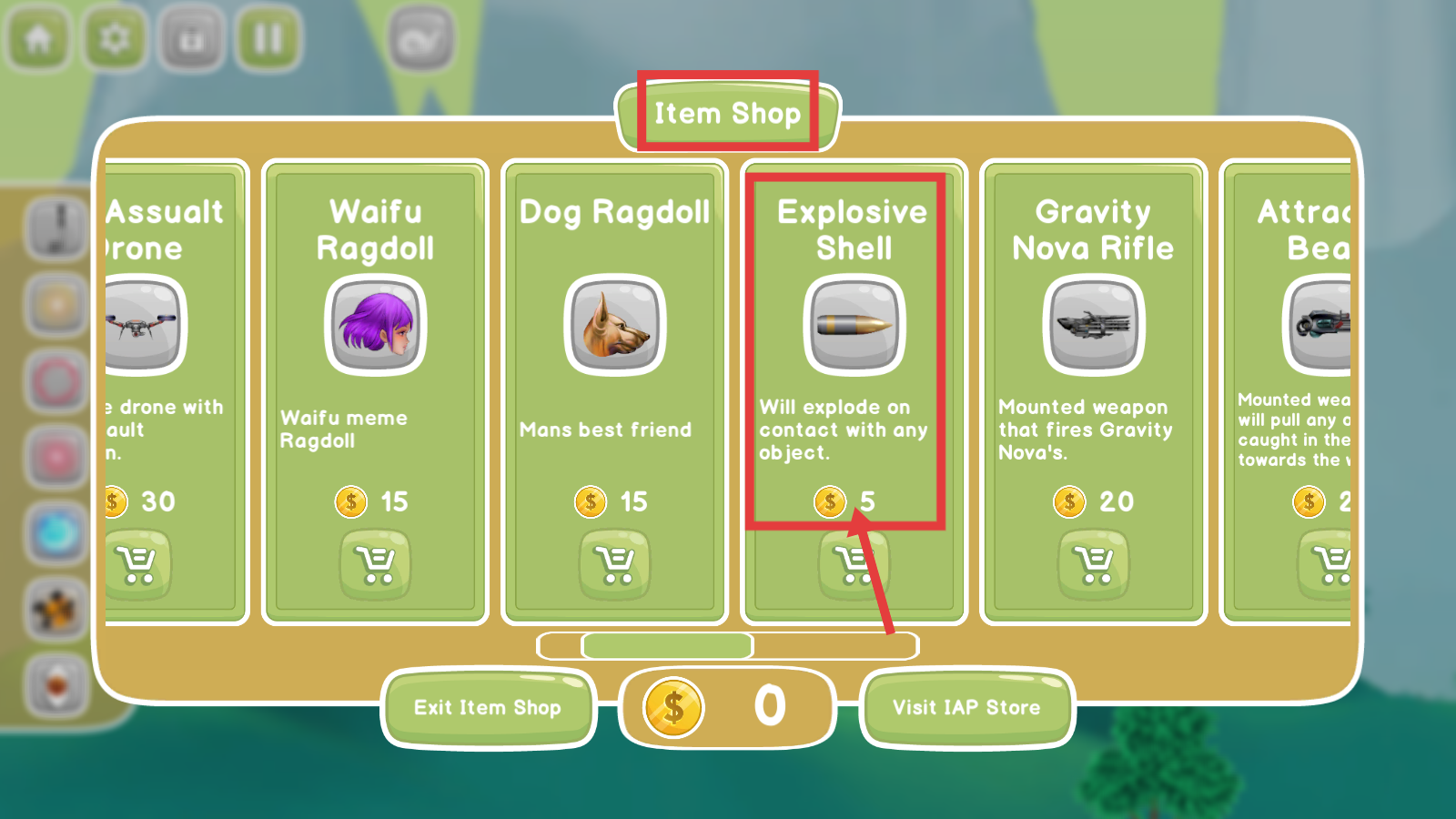Image resolution: width=1456 pixels, height=819 pixels.
Task: Purchase the Dog Ragdoll via cart button
Action: click(615, 565)
